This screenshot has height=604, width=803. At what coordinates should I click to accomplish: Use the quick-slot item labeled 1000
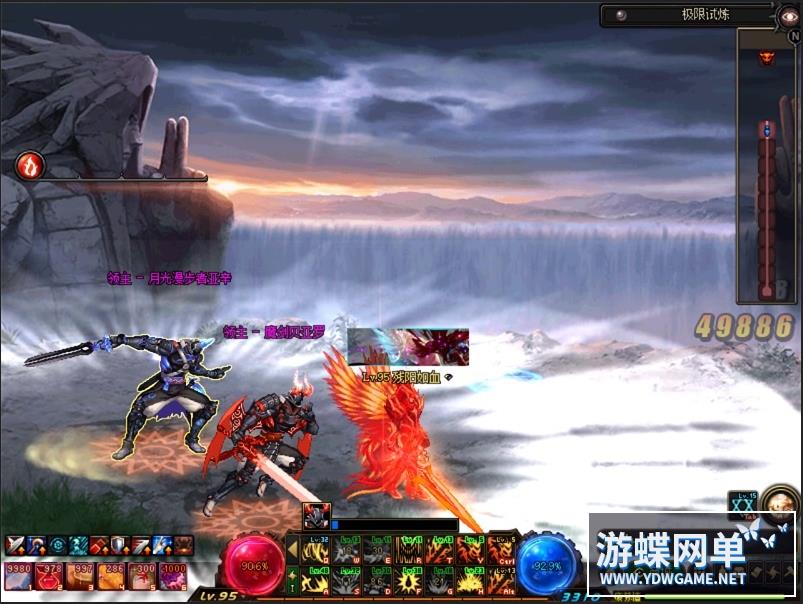tap(175, 576)
